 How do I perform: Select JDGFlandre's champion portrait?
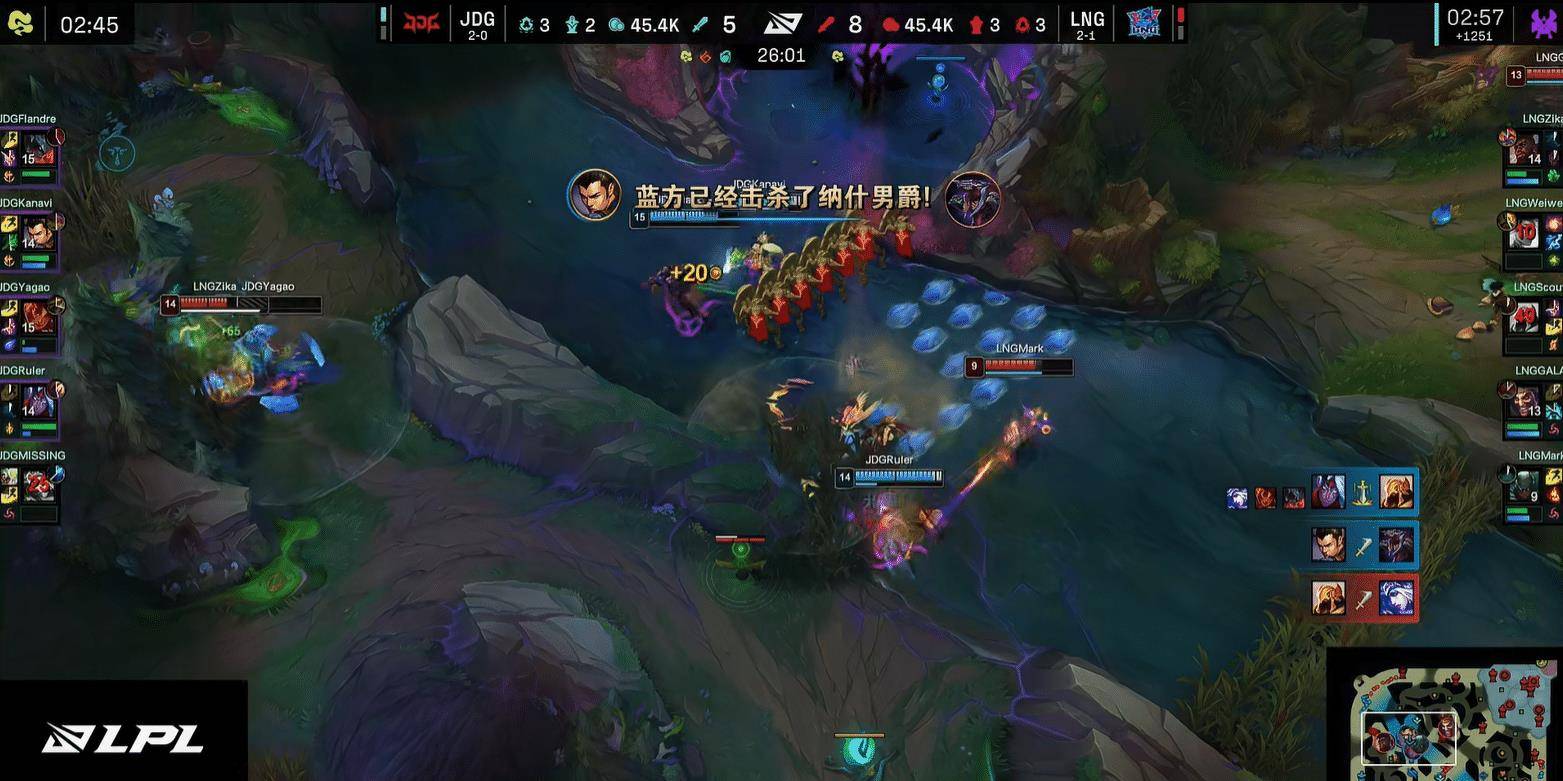click(x=36, y=151)
